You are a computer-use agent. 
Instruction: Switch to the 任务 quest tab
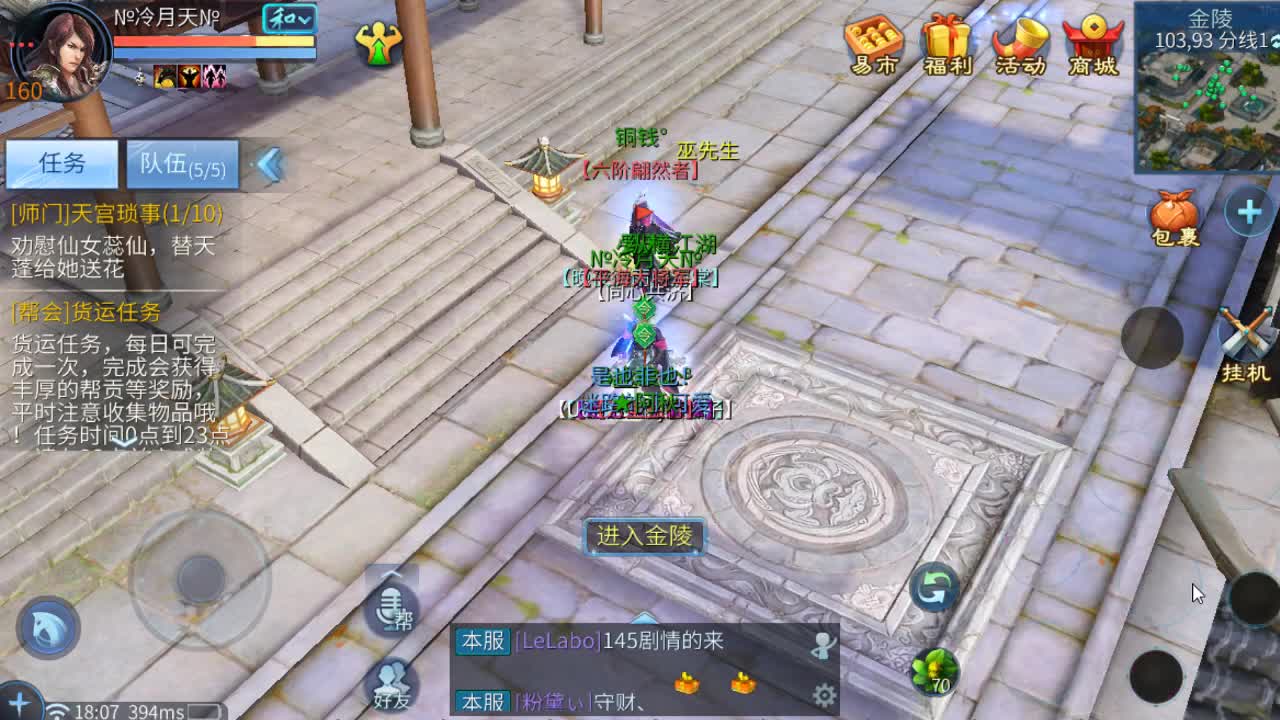pyautogui.click(x=62, y=164)
